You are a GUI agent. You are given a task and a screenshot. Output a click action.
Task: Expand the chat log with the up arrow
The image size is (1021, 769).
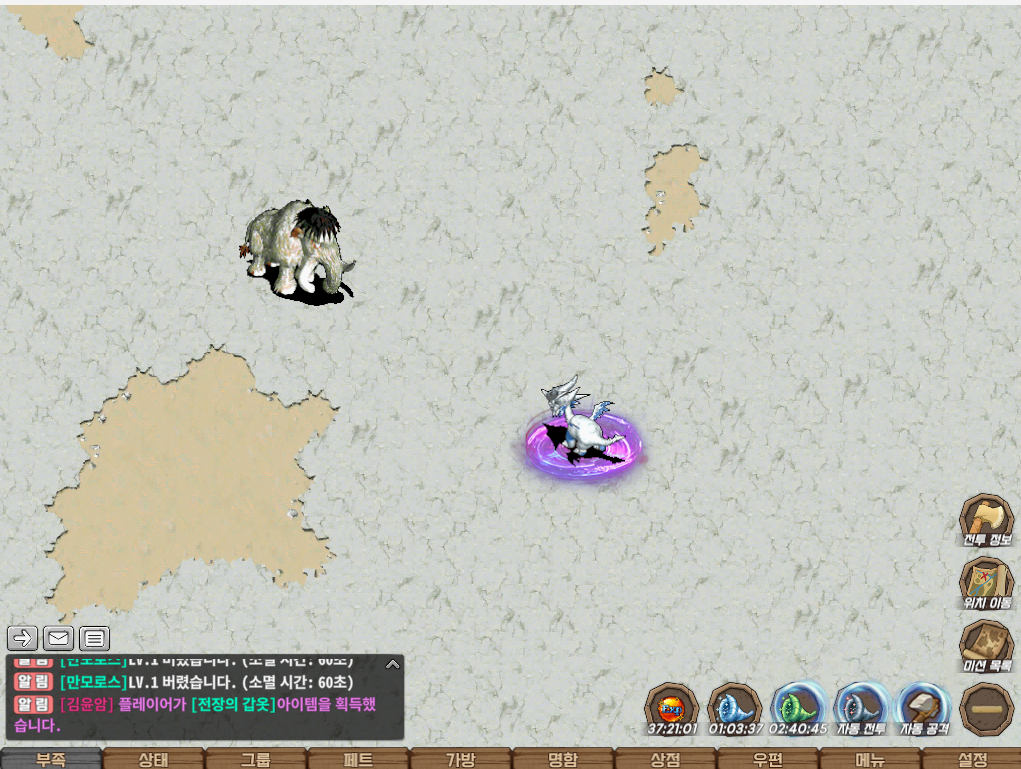point(393,663)
